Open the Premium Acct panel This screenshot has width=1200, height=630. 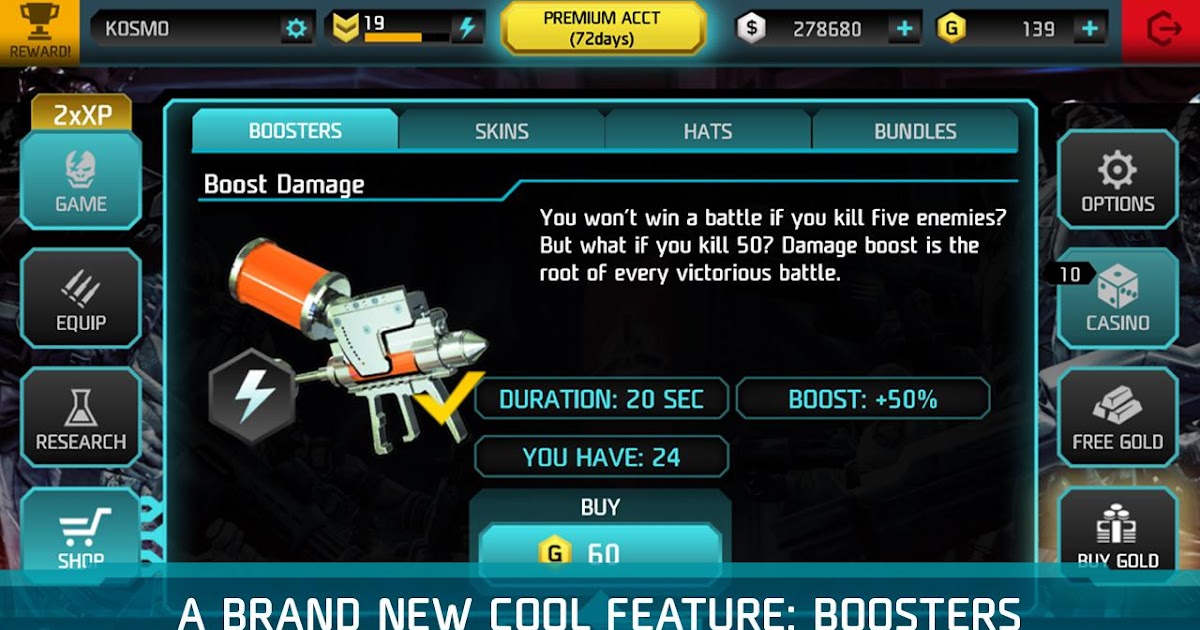point(603,29)
